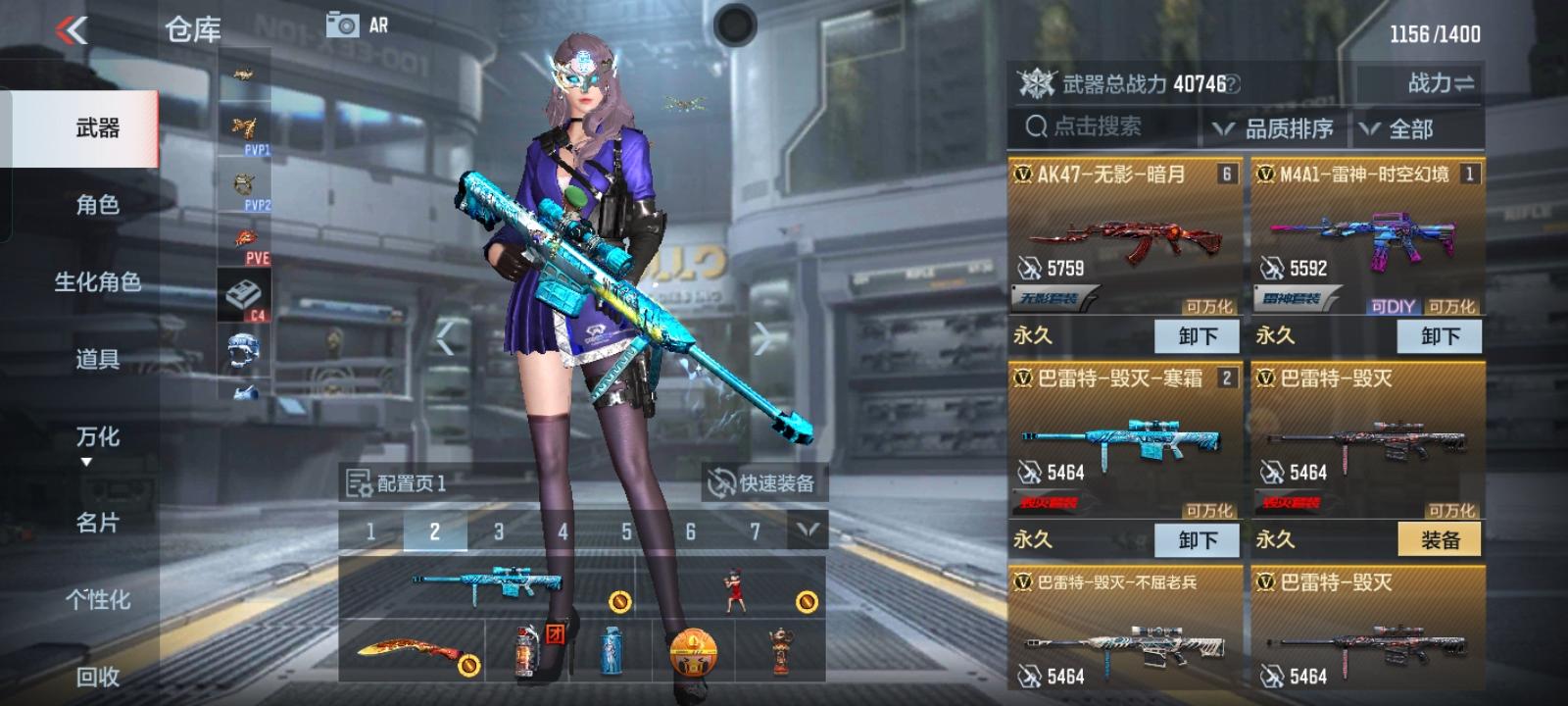Open the 武器总战力 power emblem icon
Viewport: 1568px width, 706px height.
coord(1037,84)
